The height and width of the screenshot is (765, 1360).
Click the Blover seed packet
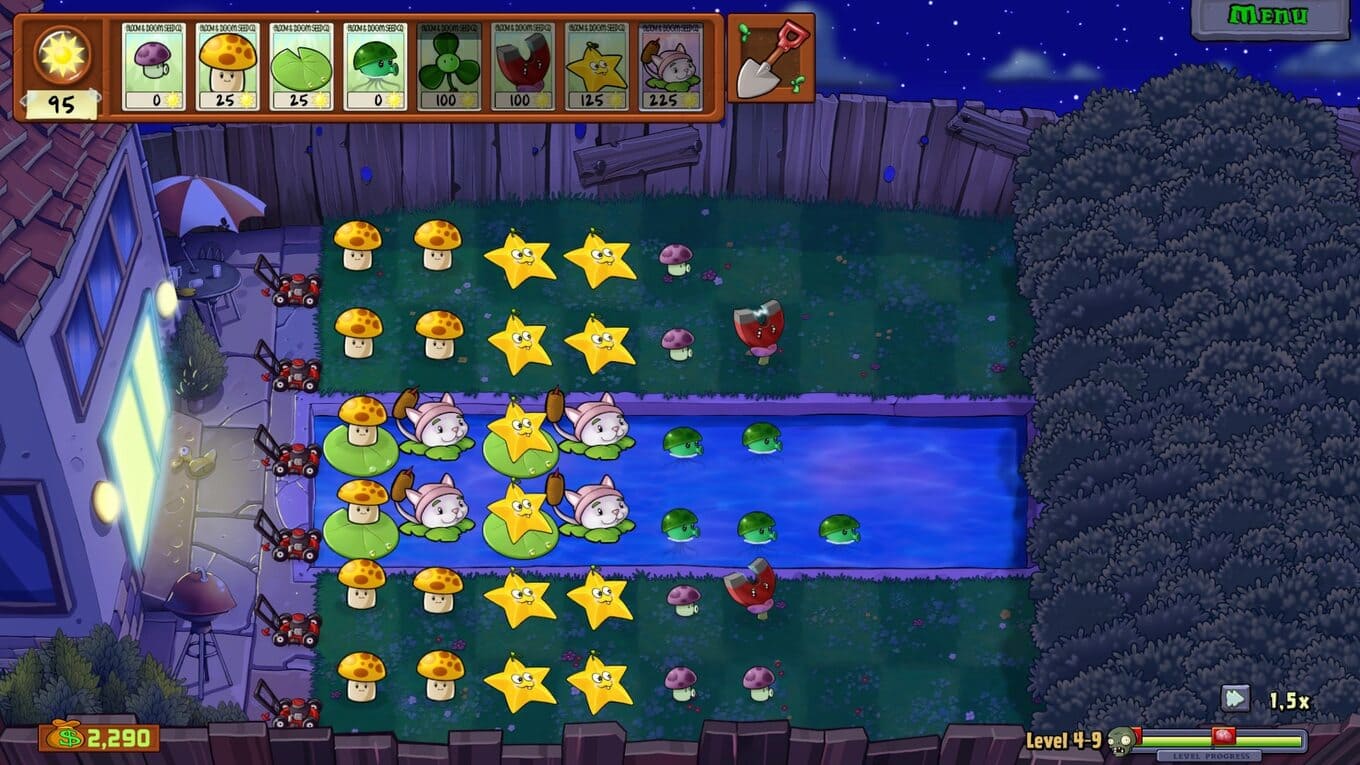(449, 66)
